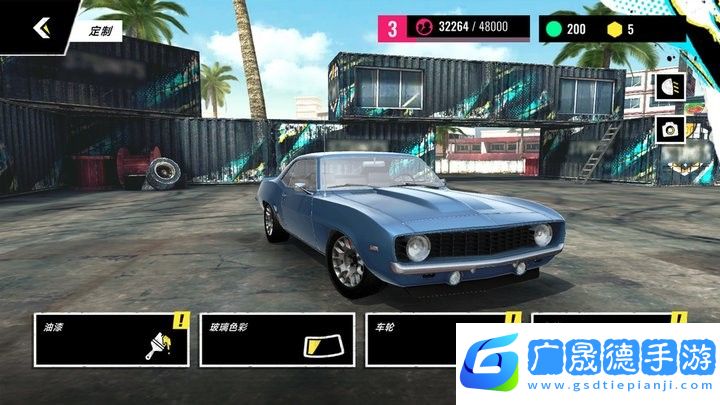
Task: Select the 玻璃色彩 window tint option
Action: (x=277, y=340)
